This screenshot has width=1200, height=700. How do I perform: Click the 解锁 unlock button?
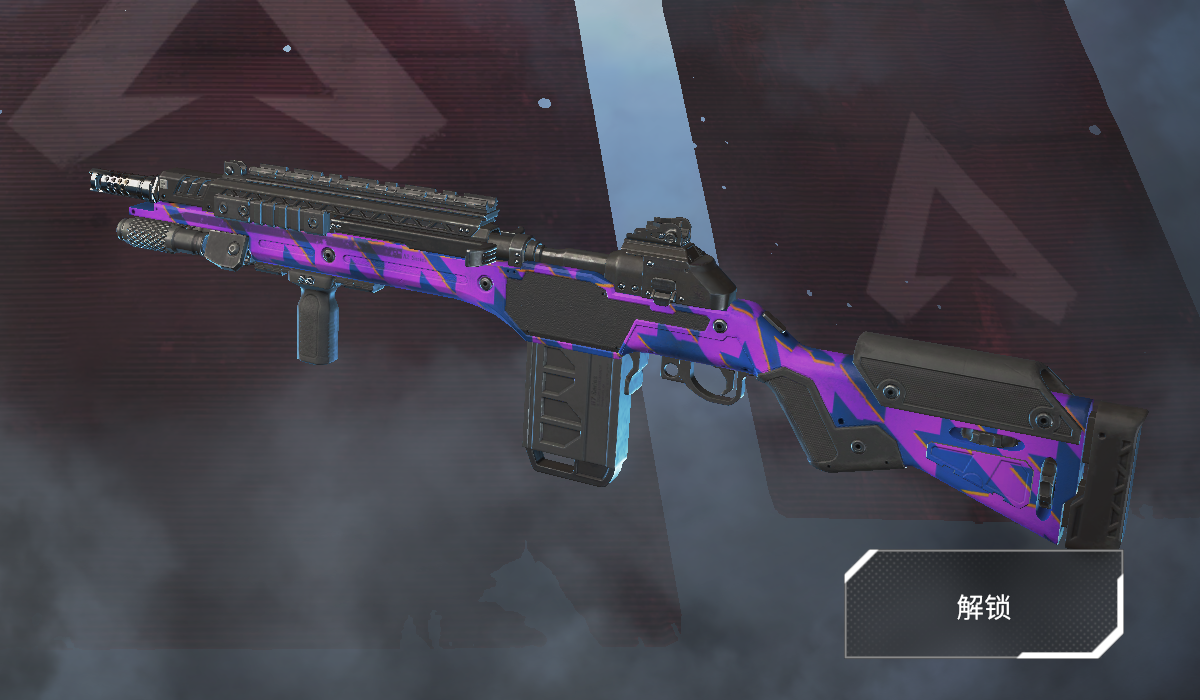983,604
